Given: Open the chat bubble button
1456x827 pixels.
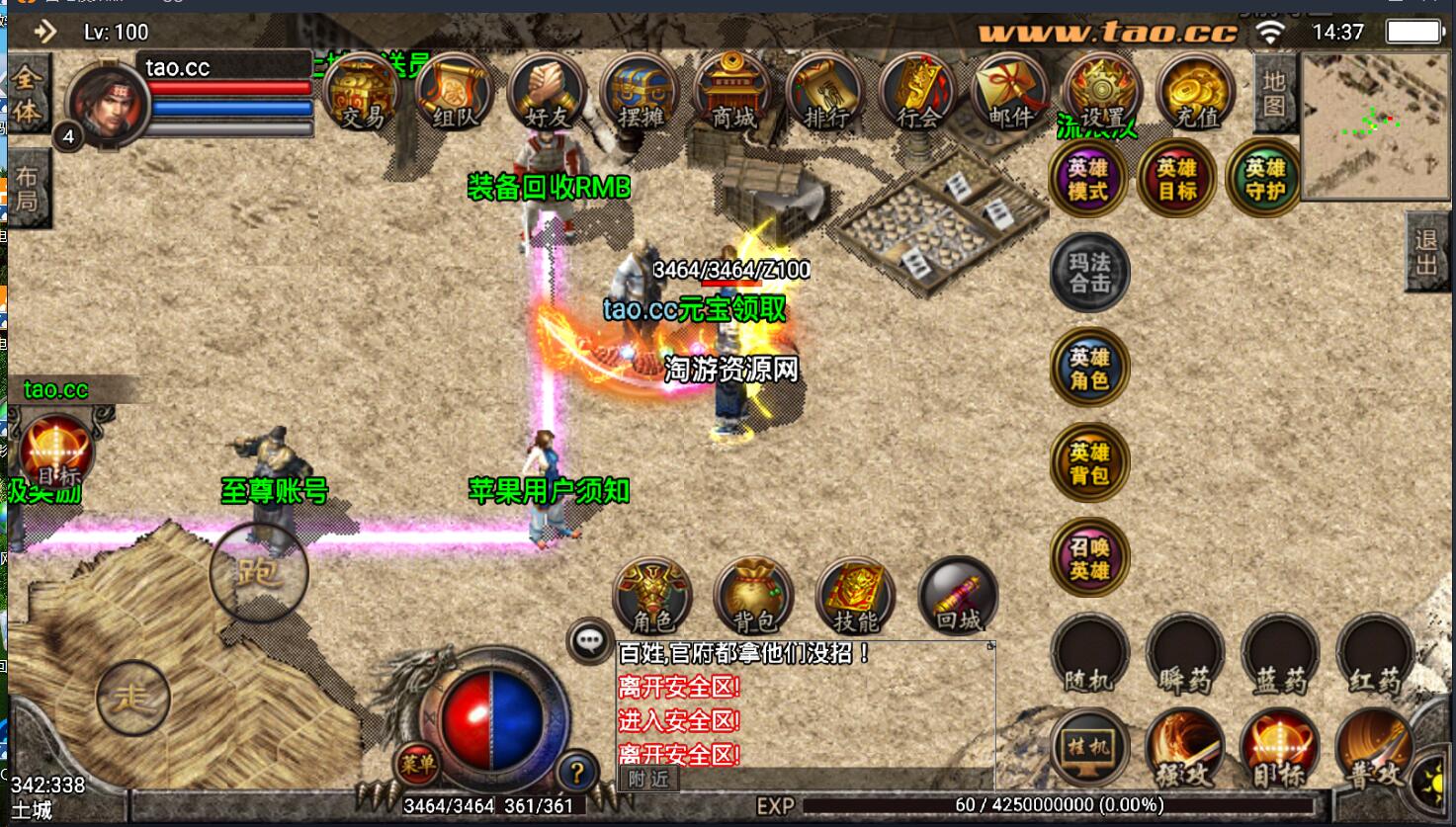Looking at the screenshot, I should pos(590,641).
